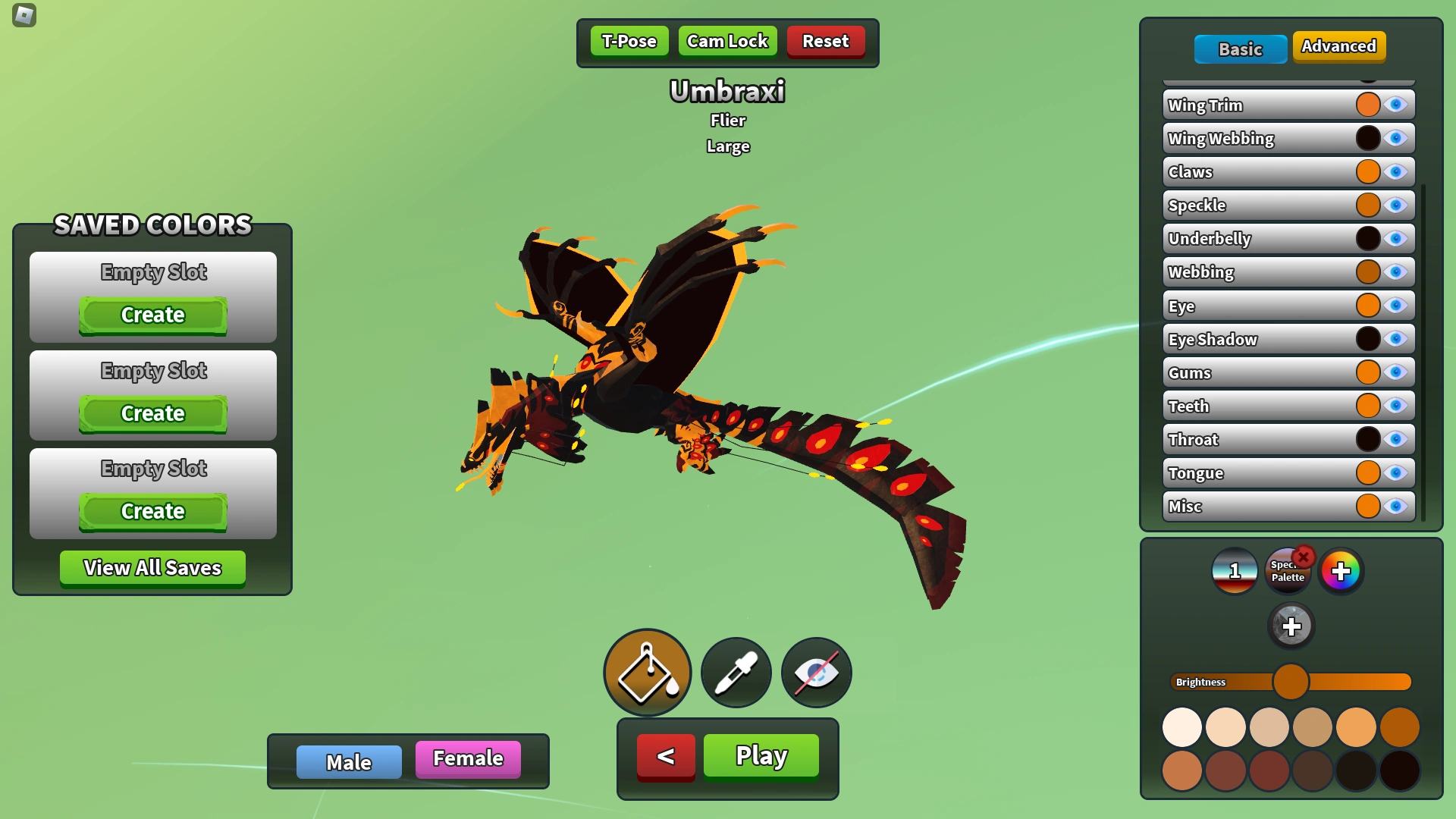Switch to the Basic tab
The image size is (1456, 819).
(1241, 49)
